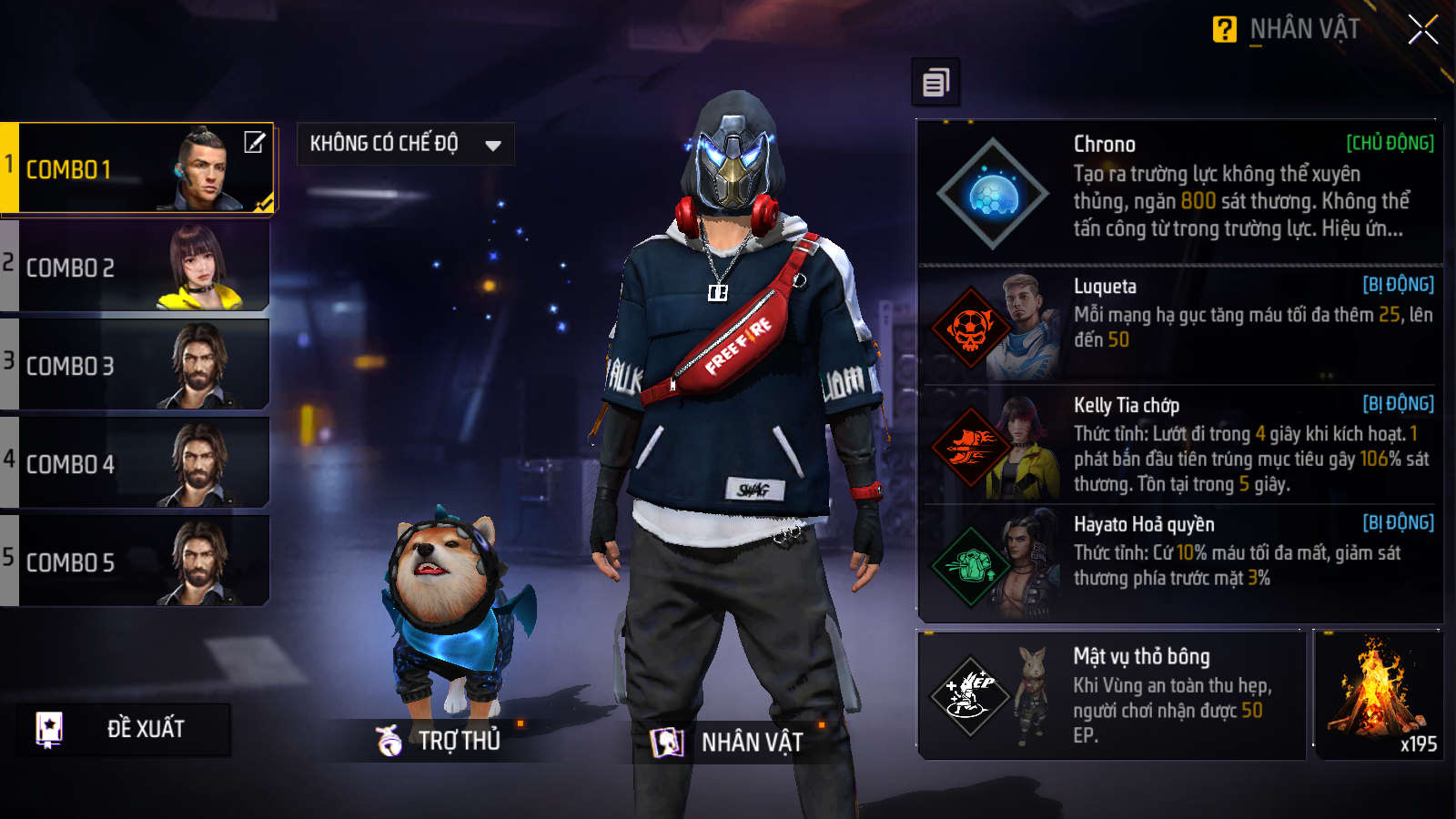
Task: Open the Đề Xuất recommendations button
Action: click(x=123, y=729)
